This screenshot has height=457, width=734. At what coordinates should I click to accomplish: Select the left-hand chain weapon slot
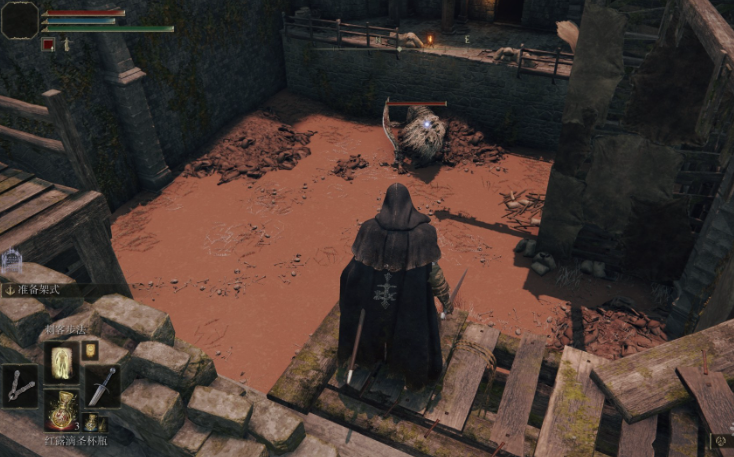20,386
